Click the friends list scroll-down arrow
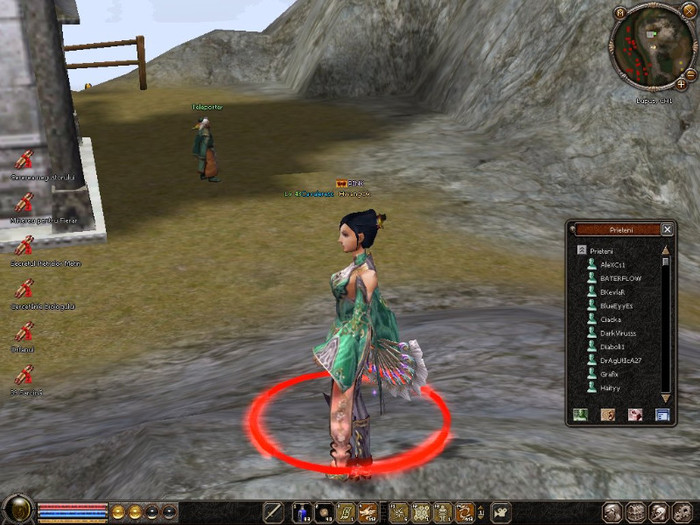This screenshot has height=525, width=700. (666, 398)
